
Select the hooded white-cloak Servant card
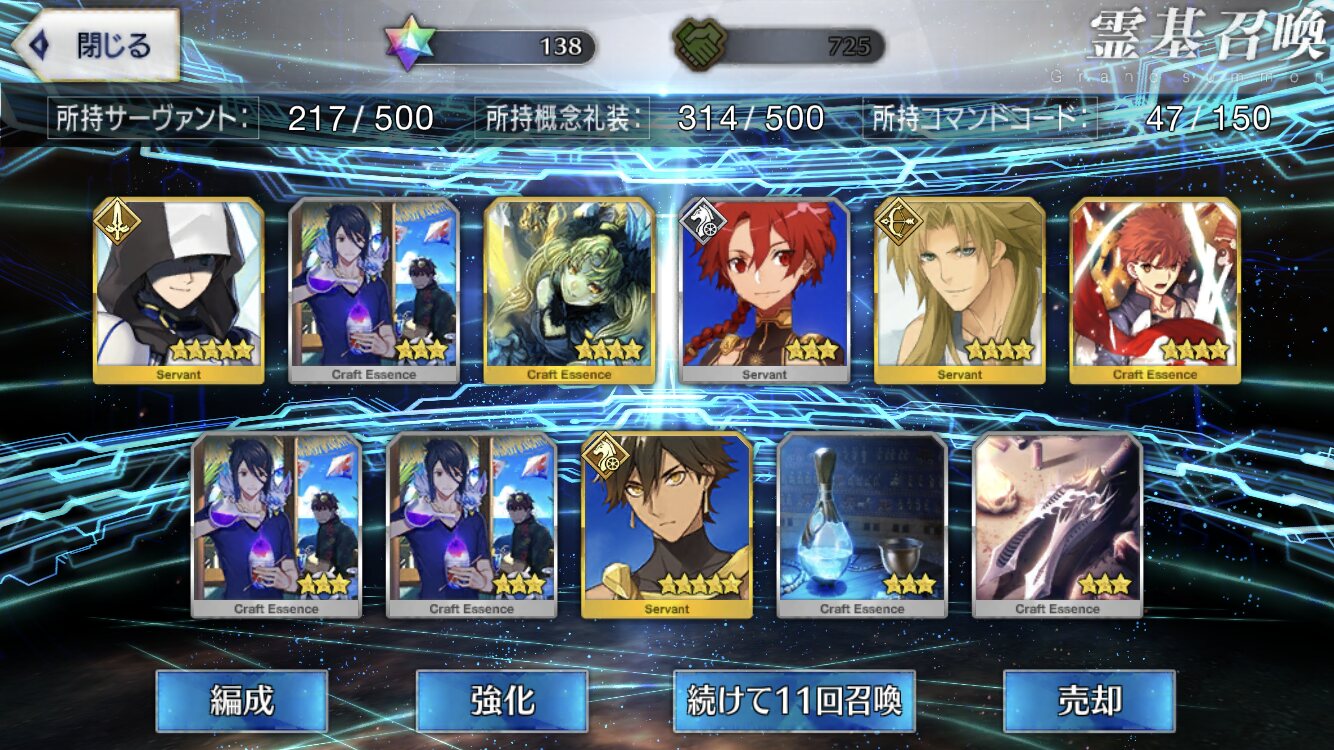[179, 290]
